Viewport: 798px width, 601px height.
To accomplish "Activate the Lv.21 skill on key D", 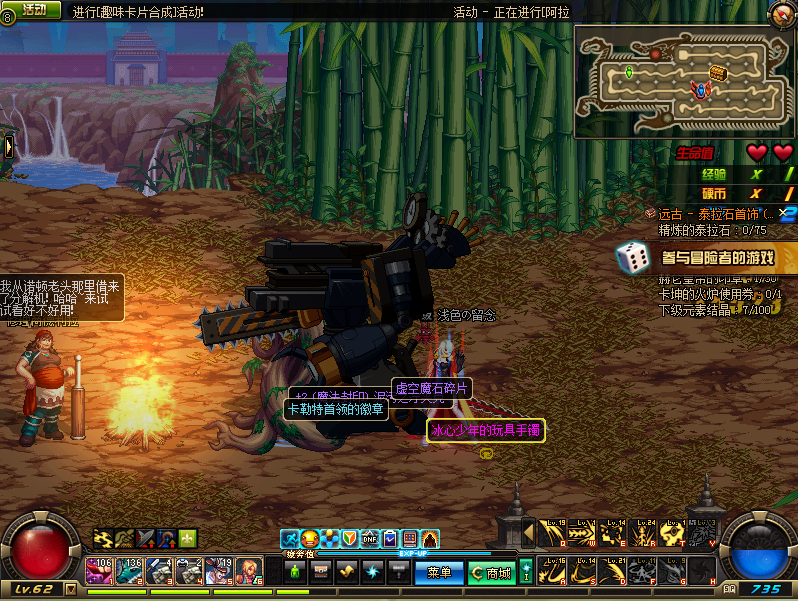I will pyautogui.click(x=612, y=571).
